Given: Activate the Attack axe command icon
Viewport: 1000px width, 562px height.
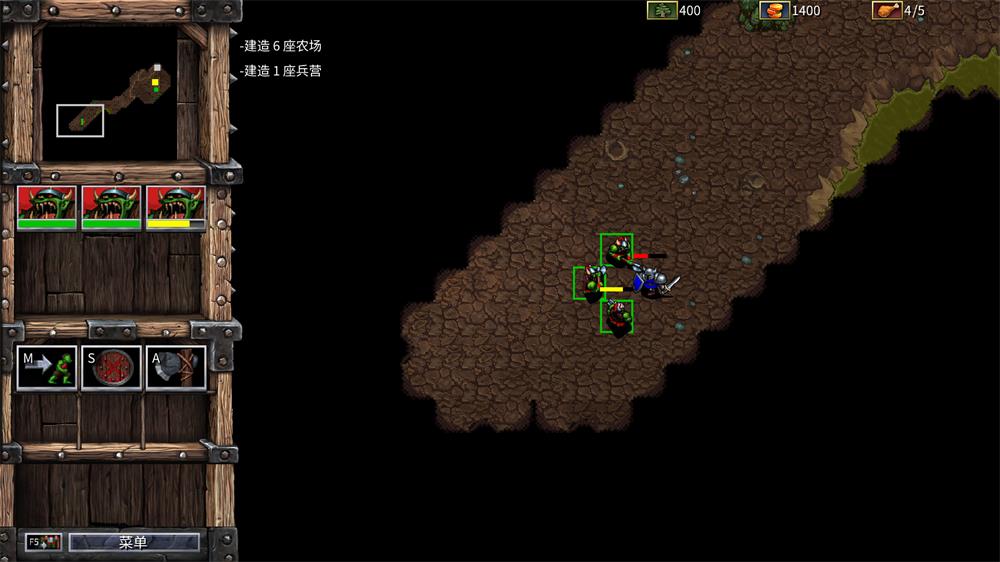Looking at the screenshot, I should coord(176,368).
